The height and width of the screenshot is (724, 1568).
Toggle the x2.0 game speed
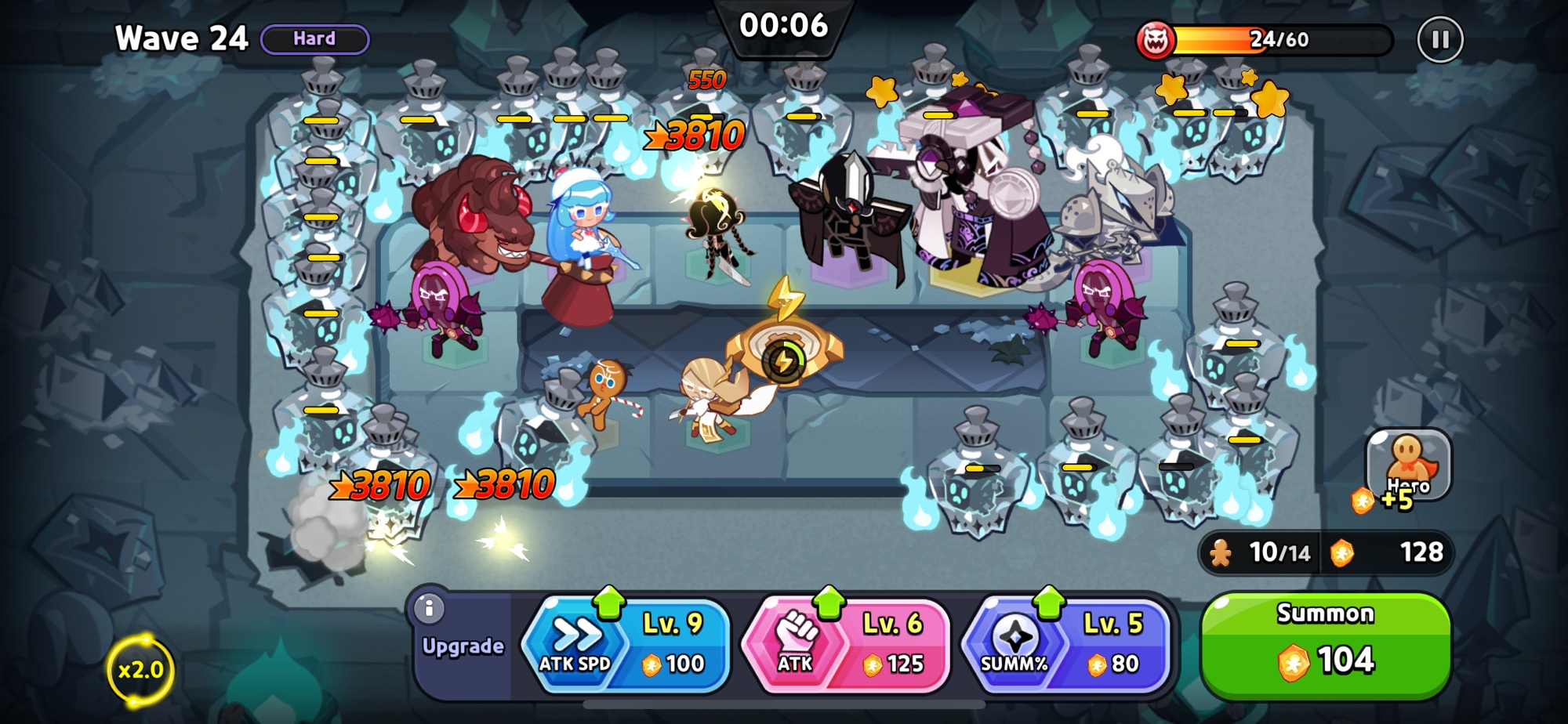[140, 670]
